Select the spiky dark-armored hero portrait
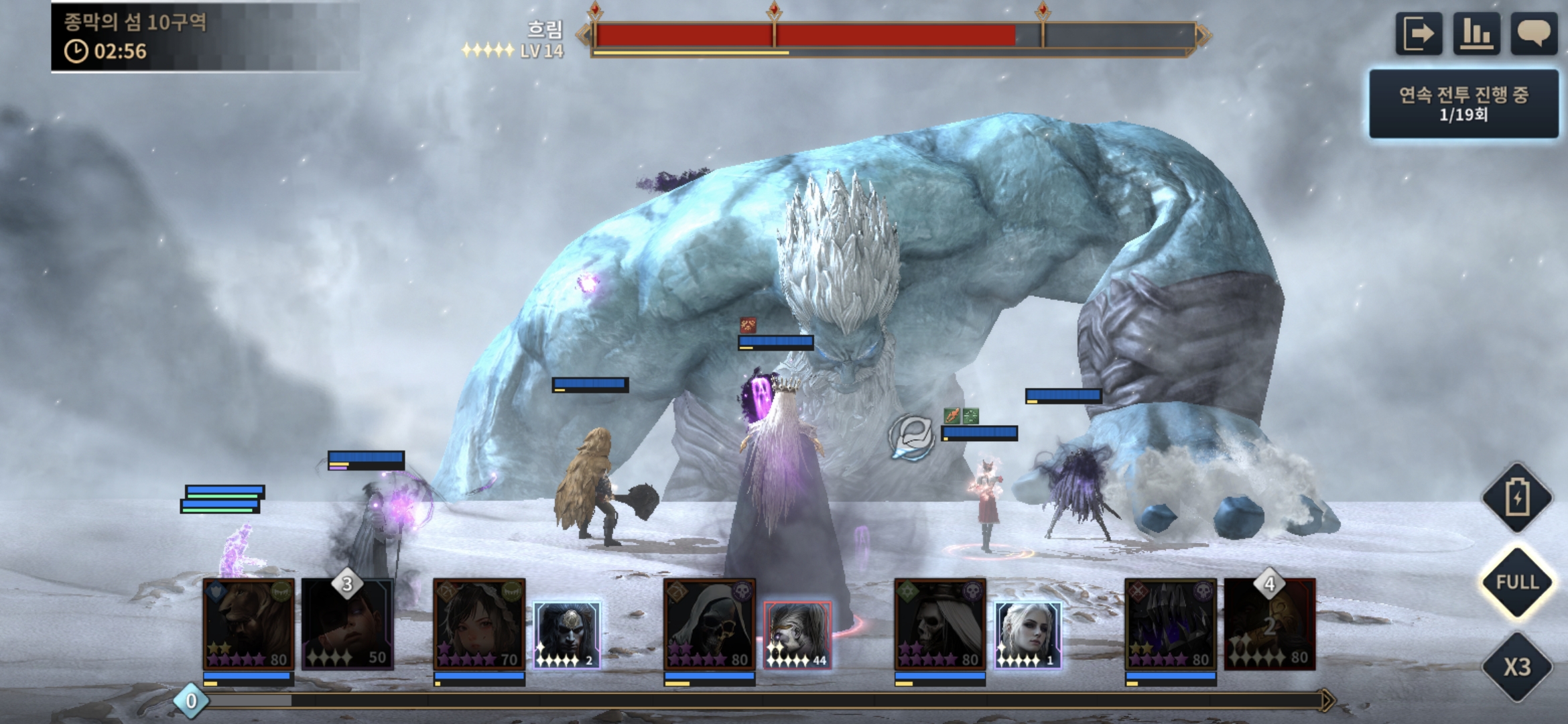 click(x=1170, y=624)
